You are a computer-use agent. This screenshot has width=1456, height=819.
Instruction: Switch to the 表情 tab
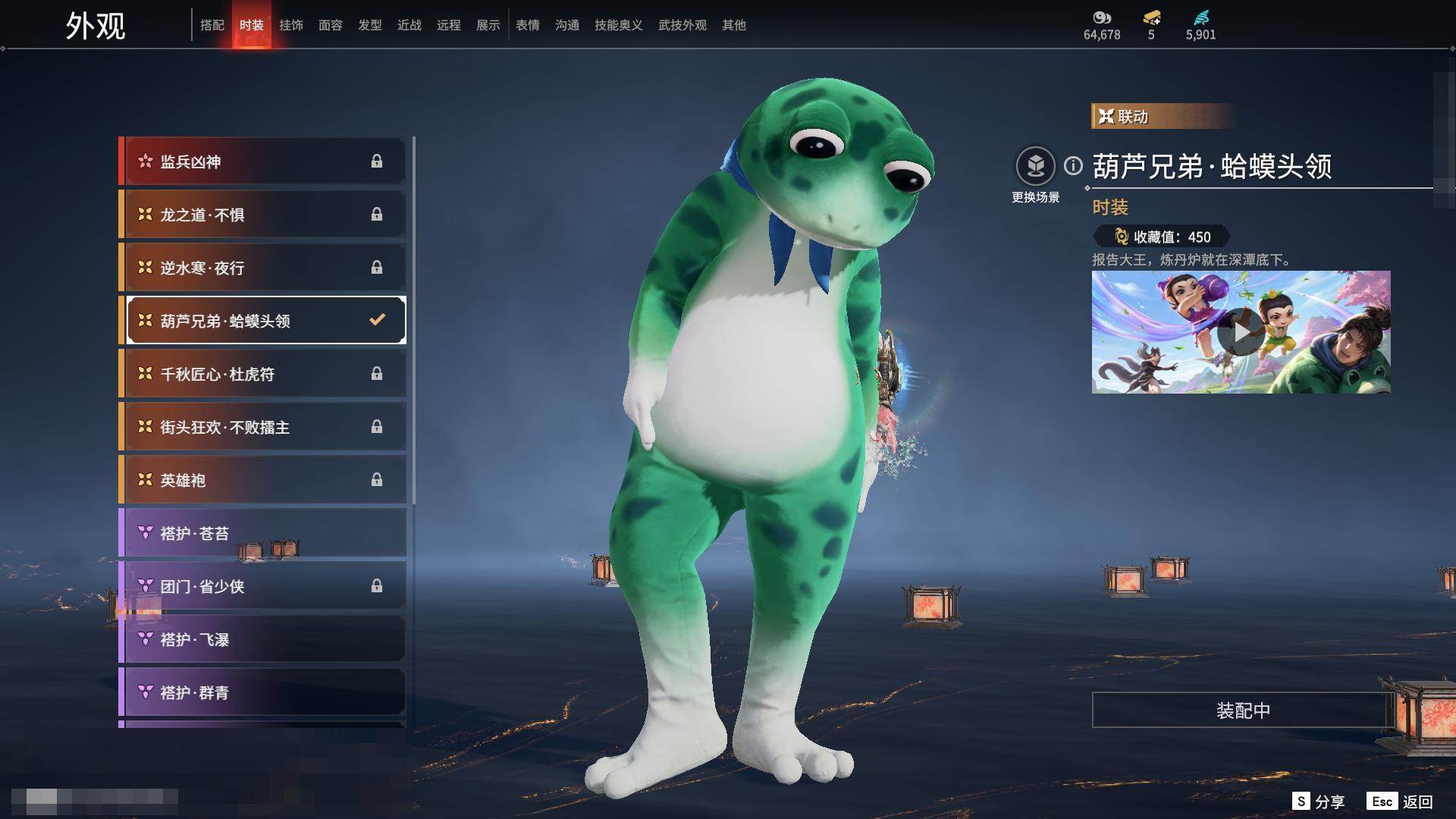pyautogui.click(x=528, y=25)
